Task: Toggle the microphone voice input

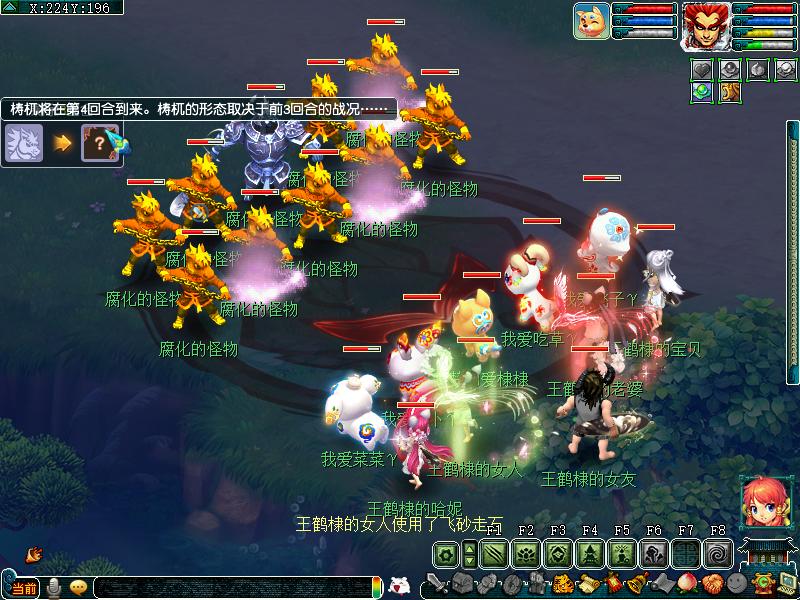Action: coord(52,588)
